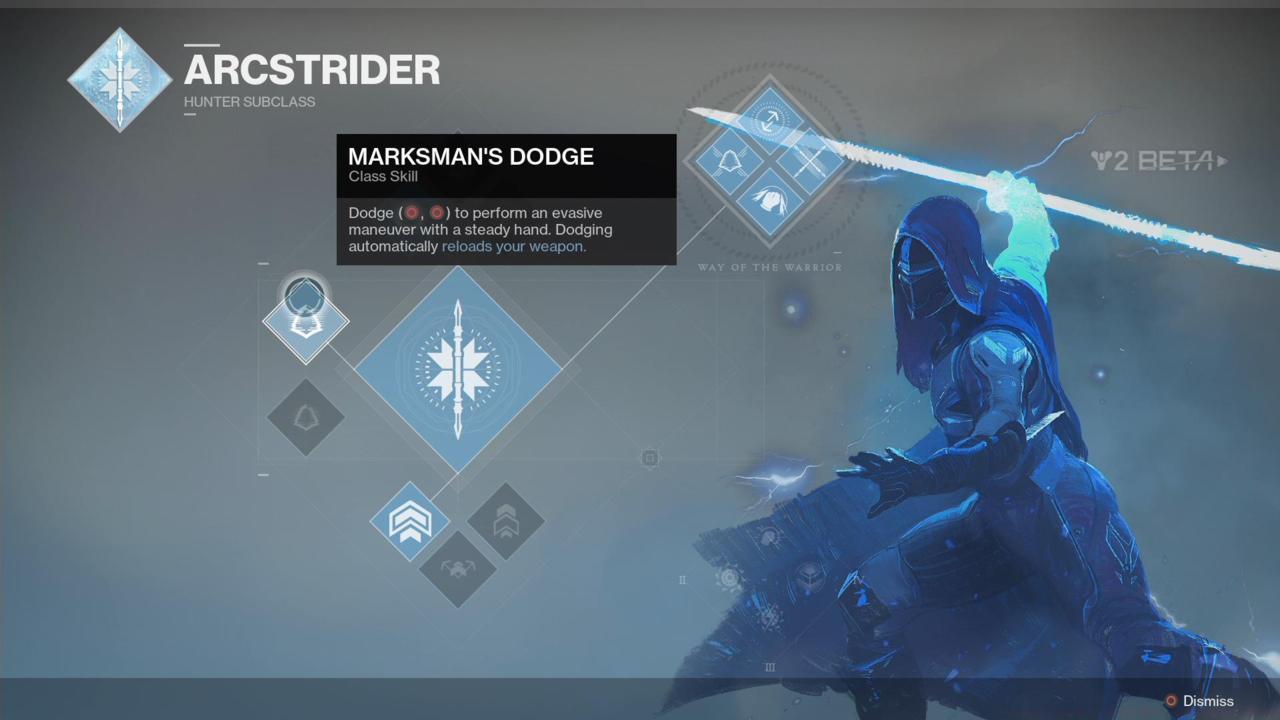Click the WAY OF THE WARRIOR label
The height and width of the screenshot is (720, 1280).
pyautogui.click(x=770, y=267)
